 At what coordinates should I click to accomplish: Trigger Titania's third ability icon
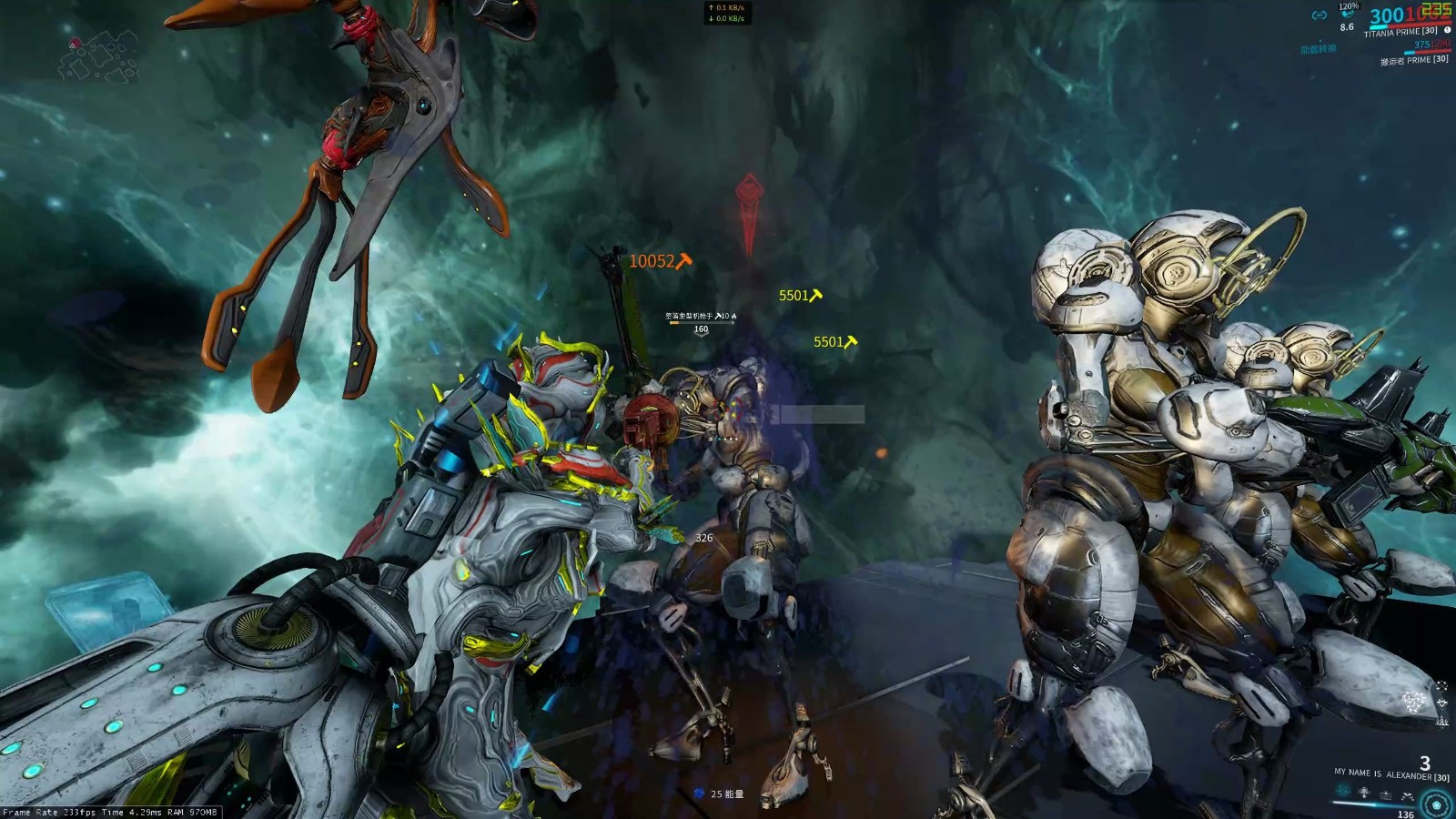(x=1385, y=794)
